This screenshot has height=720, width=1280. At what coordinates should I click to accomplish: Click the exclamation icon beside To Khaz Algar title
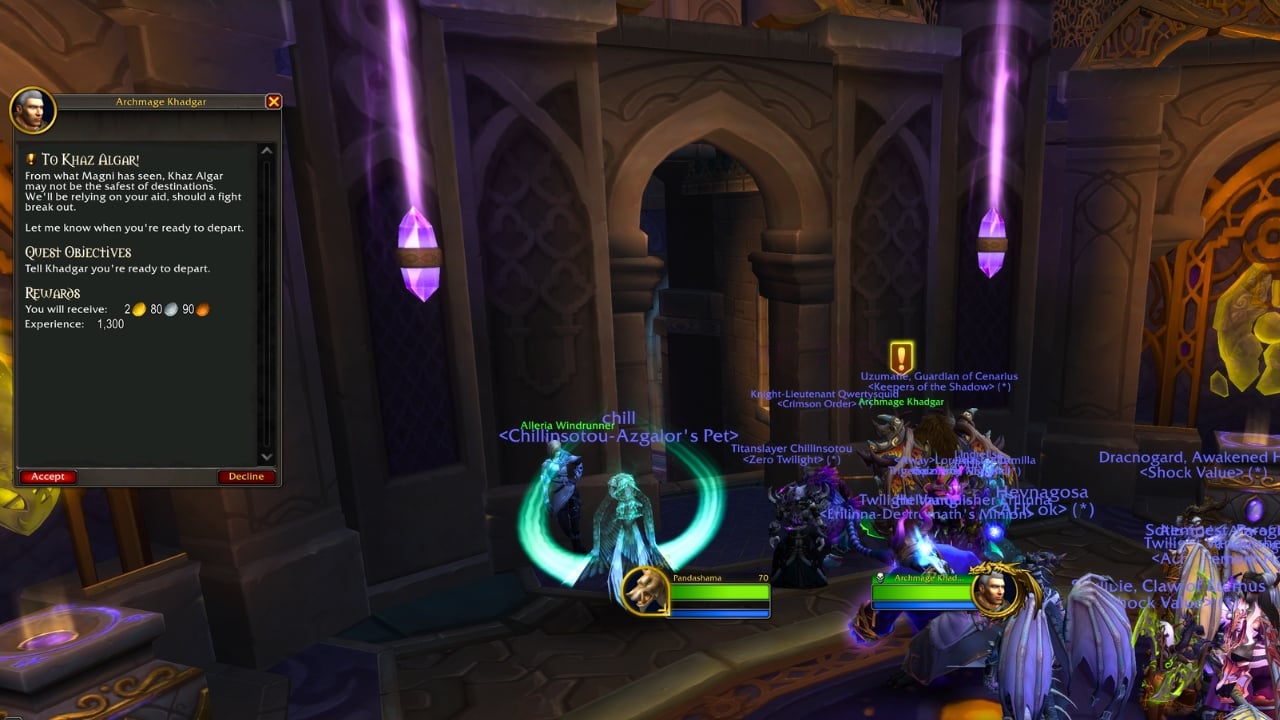[30, 157]
